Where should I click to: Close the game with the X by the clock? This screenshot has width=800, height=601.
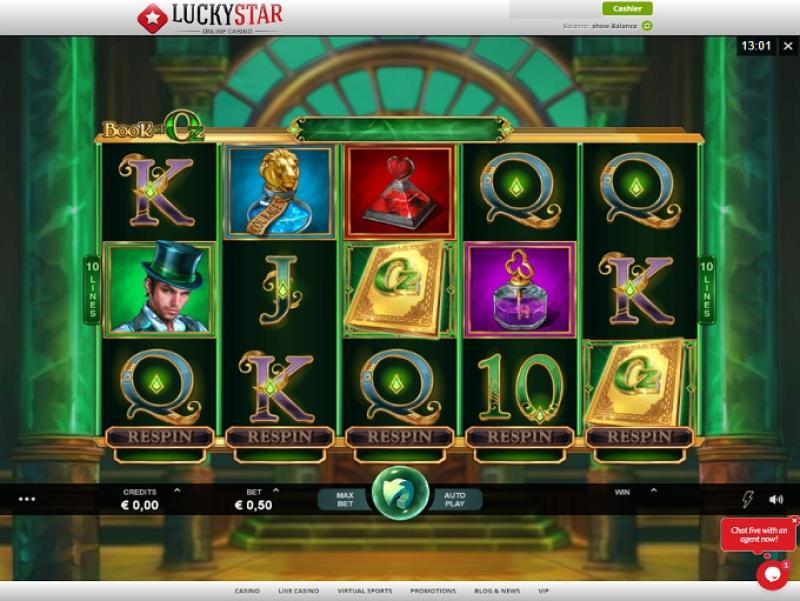point(787,45)
